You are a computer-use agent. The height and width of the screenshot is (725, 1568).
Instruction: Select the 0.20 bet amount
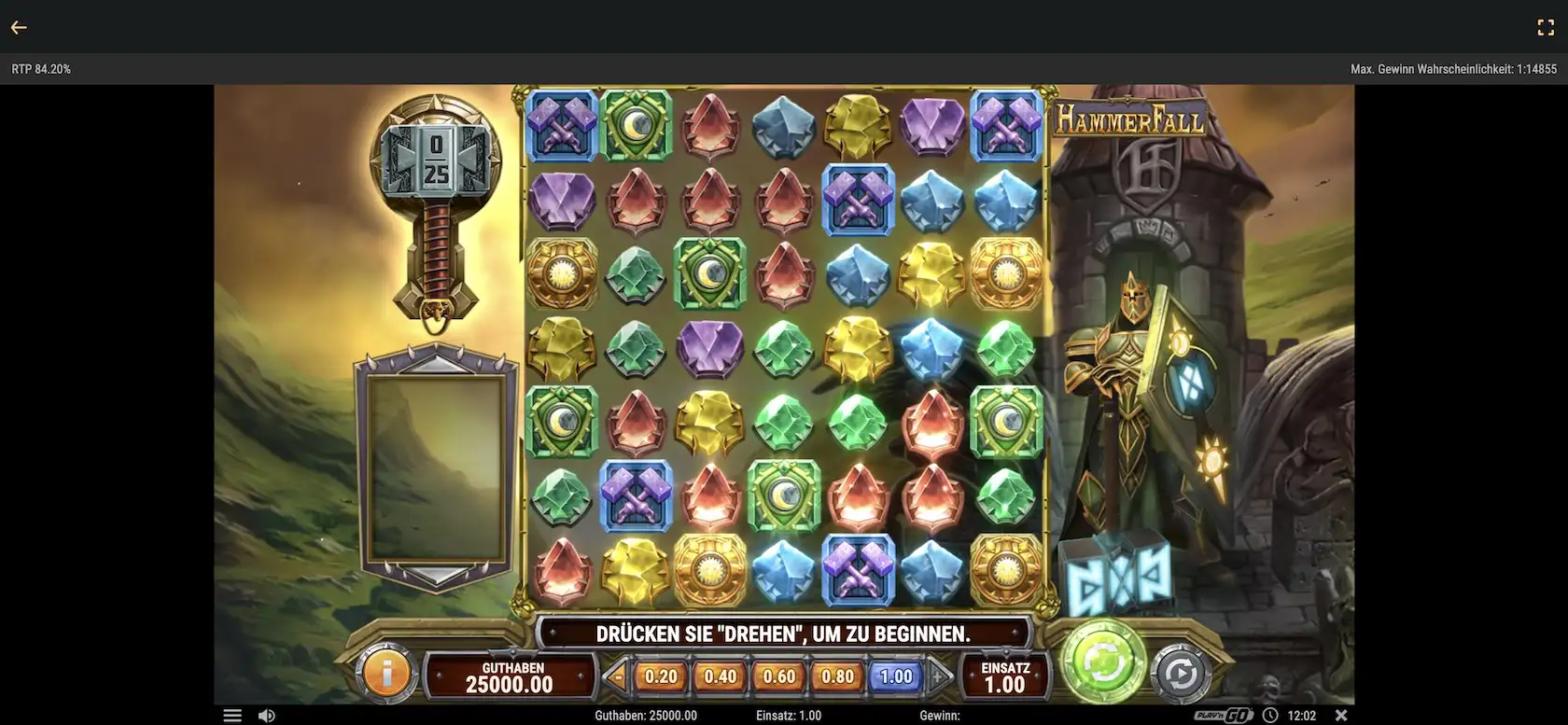[659, 676]
